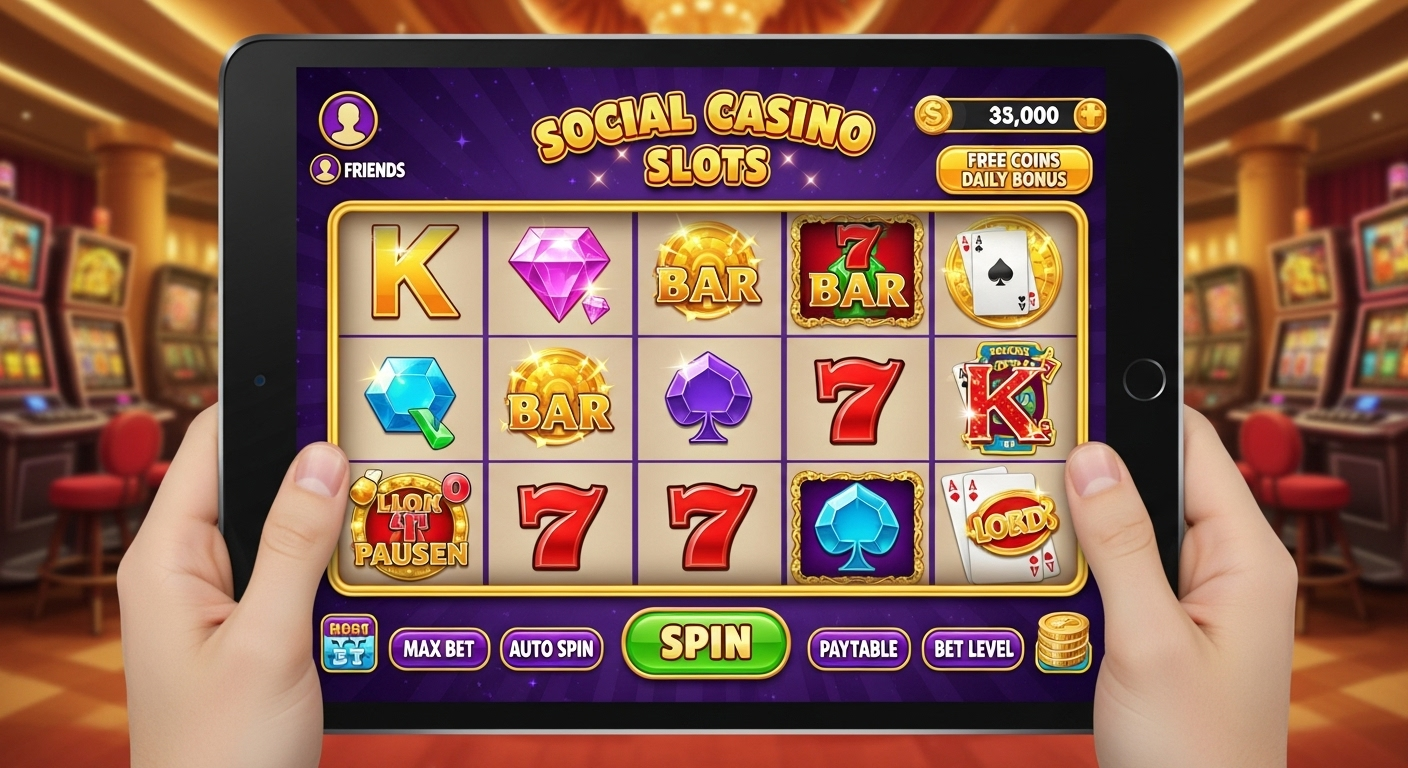
Task: Change the BET LEVEL
Action: point(972,649)
